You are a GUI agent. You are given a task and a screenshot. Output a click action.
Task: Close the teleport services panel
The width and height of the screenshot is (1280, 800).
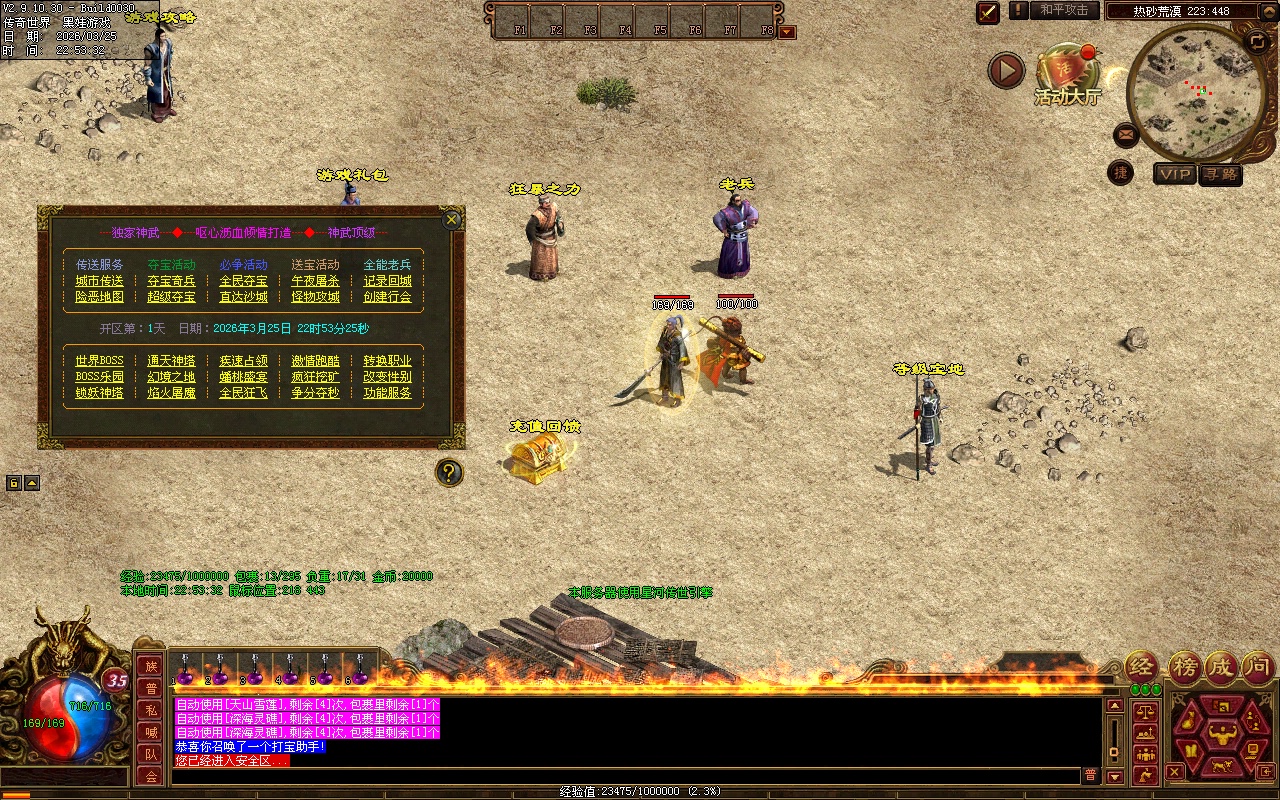tap(452, 220)
